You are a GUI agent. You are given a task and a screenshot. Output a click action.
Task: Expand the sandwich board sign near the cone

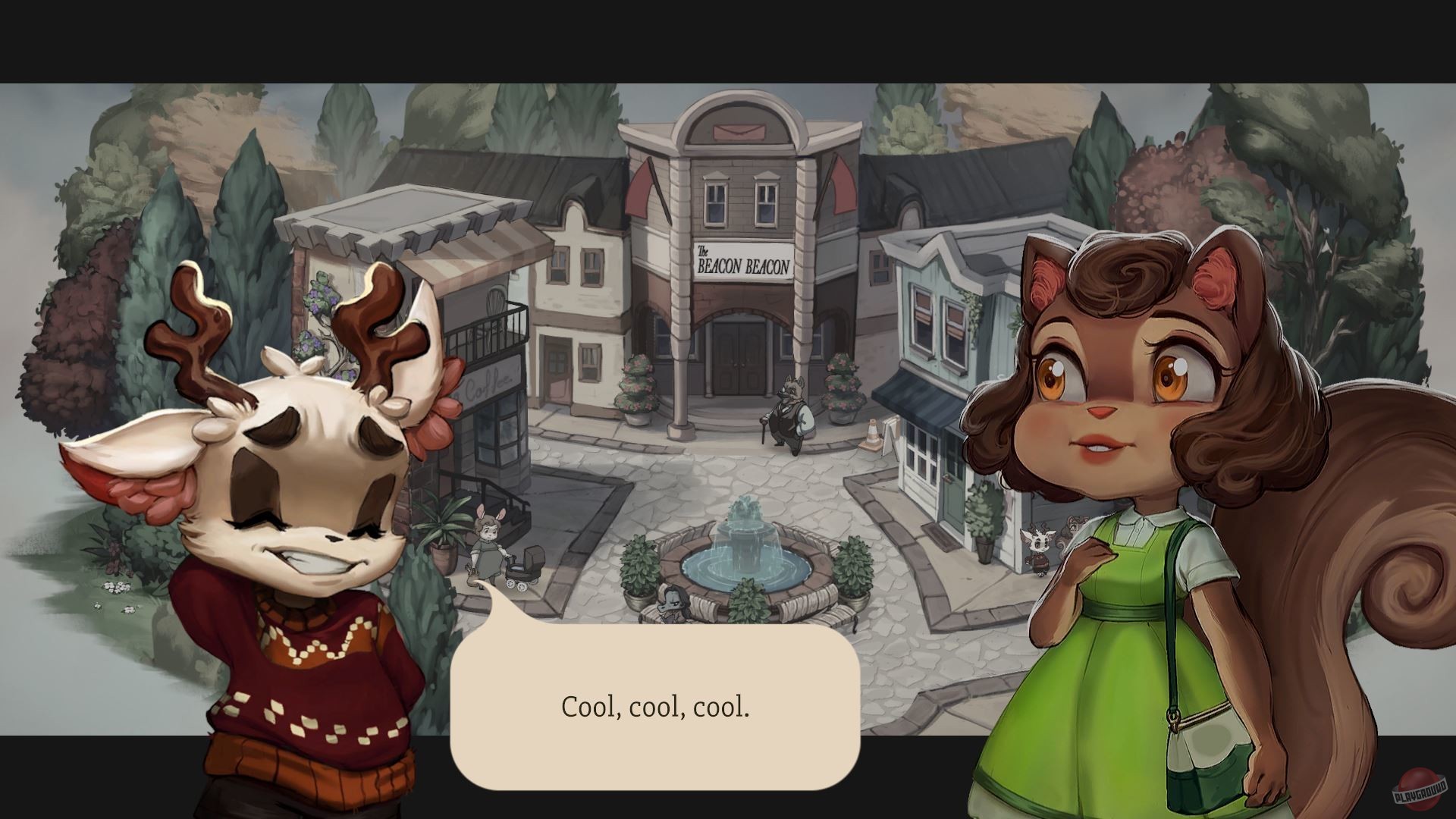click(891, 440)
